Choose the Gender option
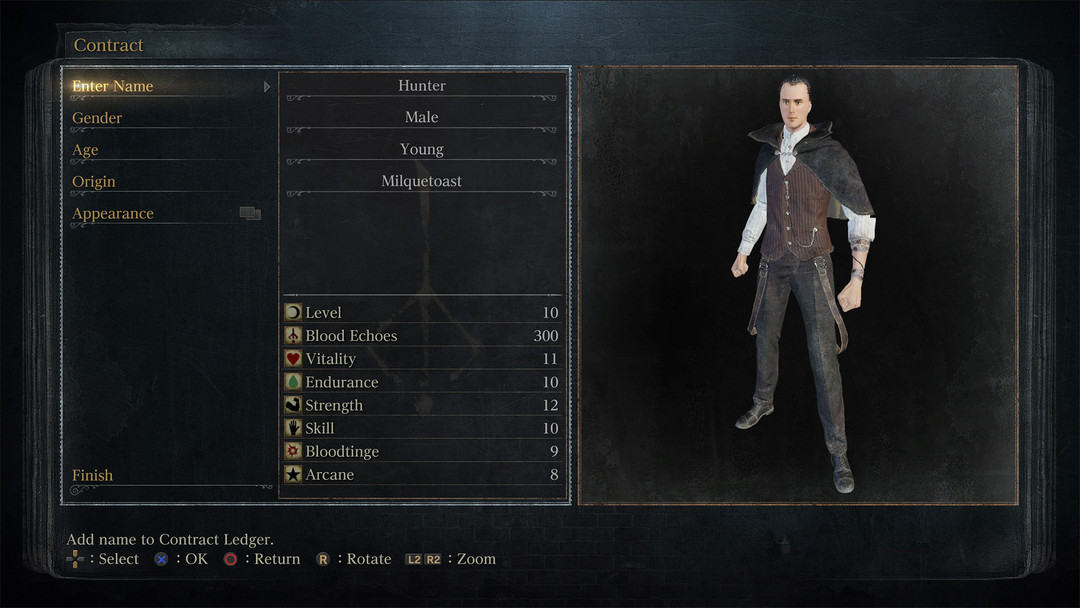 97,118
